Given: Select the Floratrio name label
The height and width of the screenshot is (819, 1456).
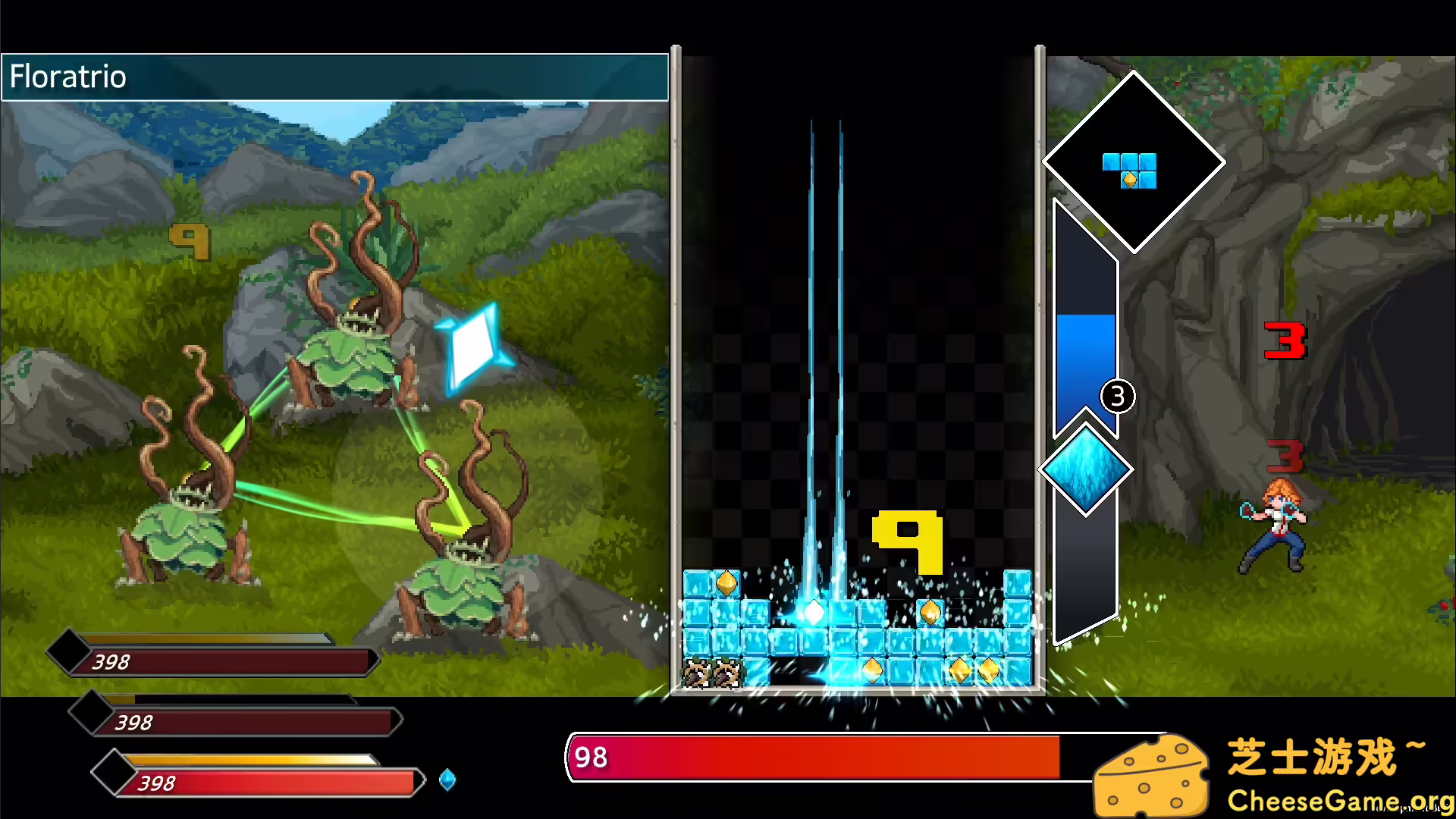Looking at the screenshot, I should 67,77.
